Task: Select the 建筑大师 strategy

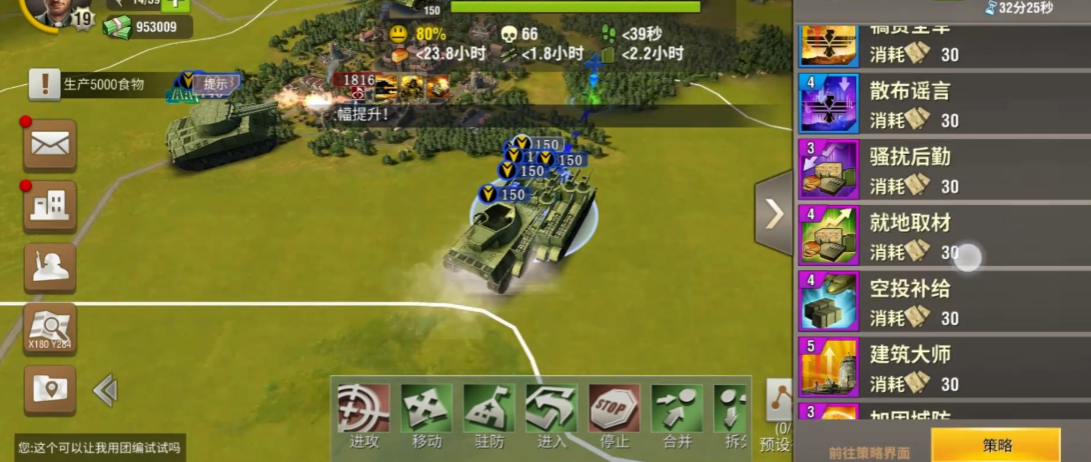Action: (x=942, y=367)
